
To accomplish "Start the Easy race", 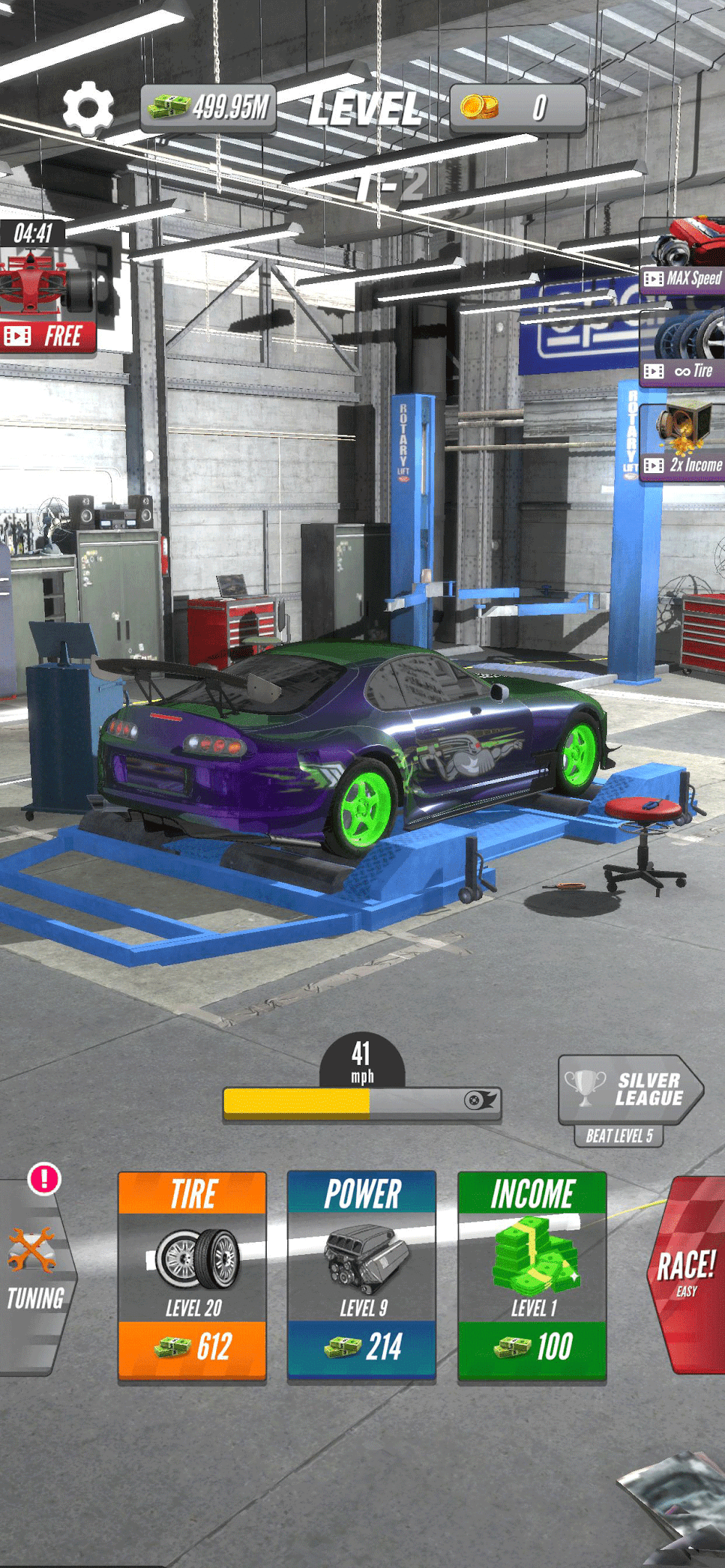I will 686,1275.
